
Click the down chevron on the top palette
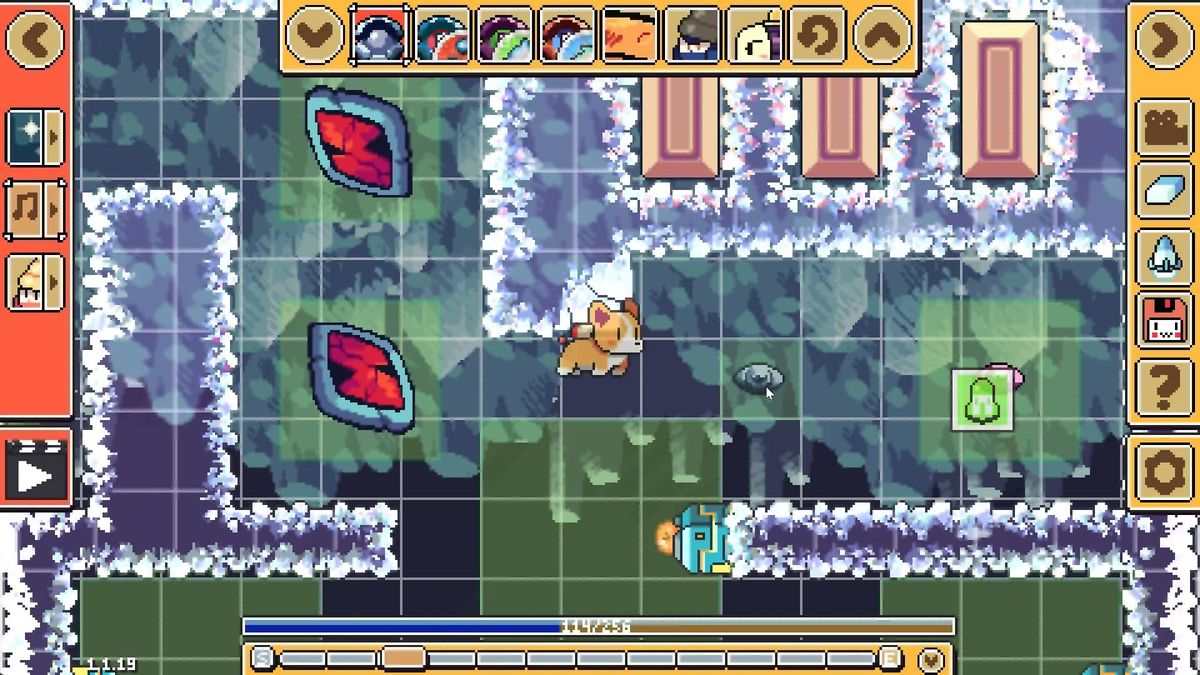315,36
